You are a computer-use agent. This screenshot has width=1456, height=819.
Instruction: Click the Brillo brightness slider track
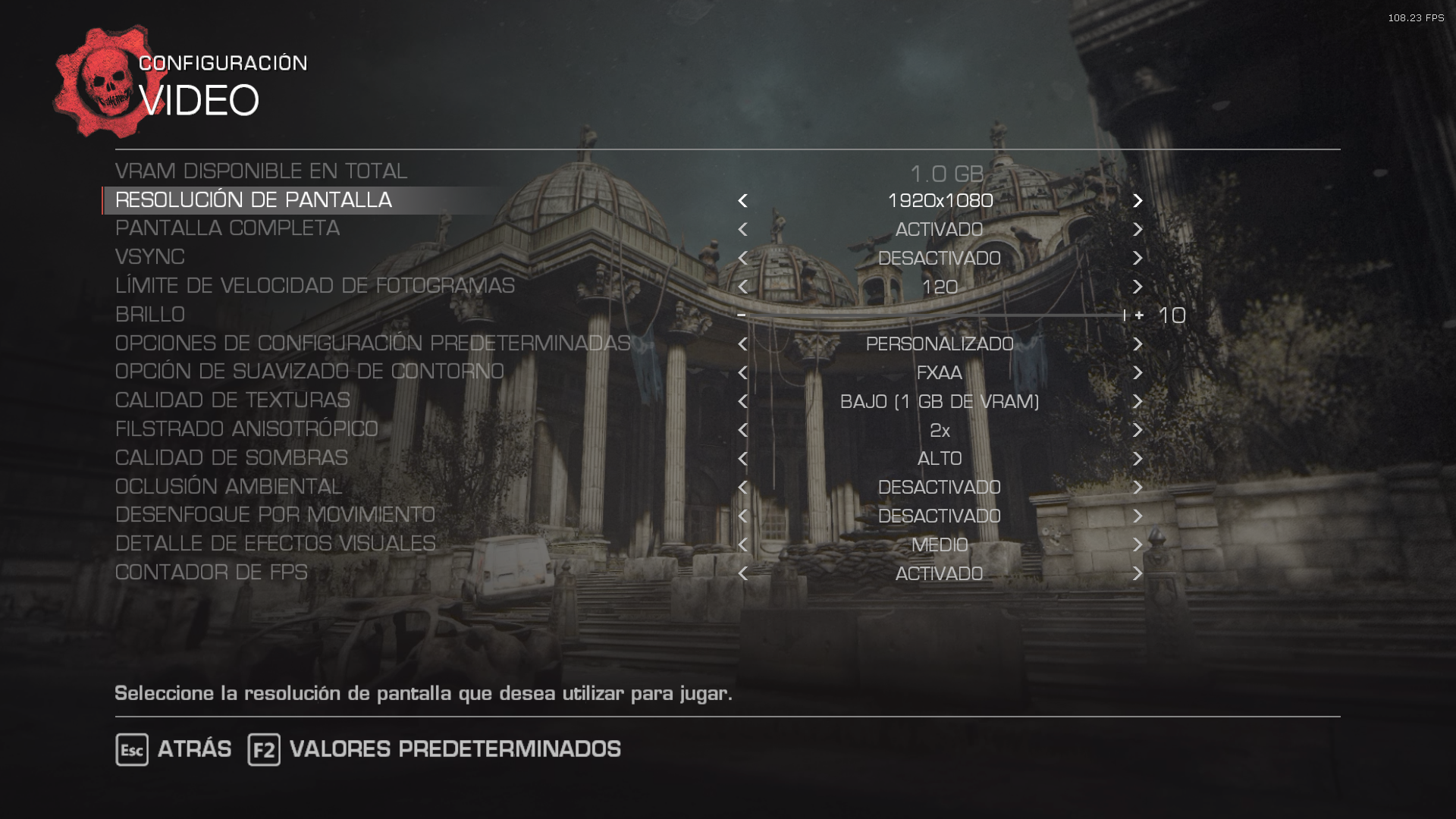[x=933, y=315]
